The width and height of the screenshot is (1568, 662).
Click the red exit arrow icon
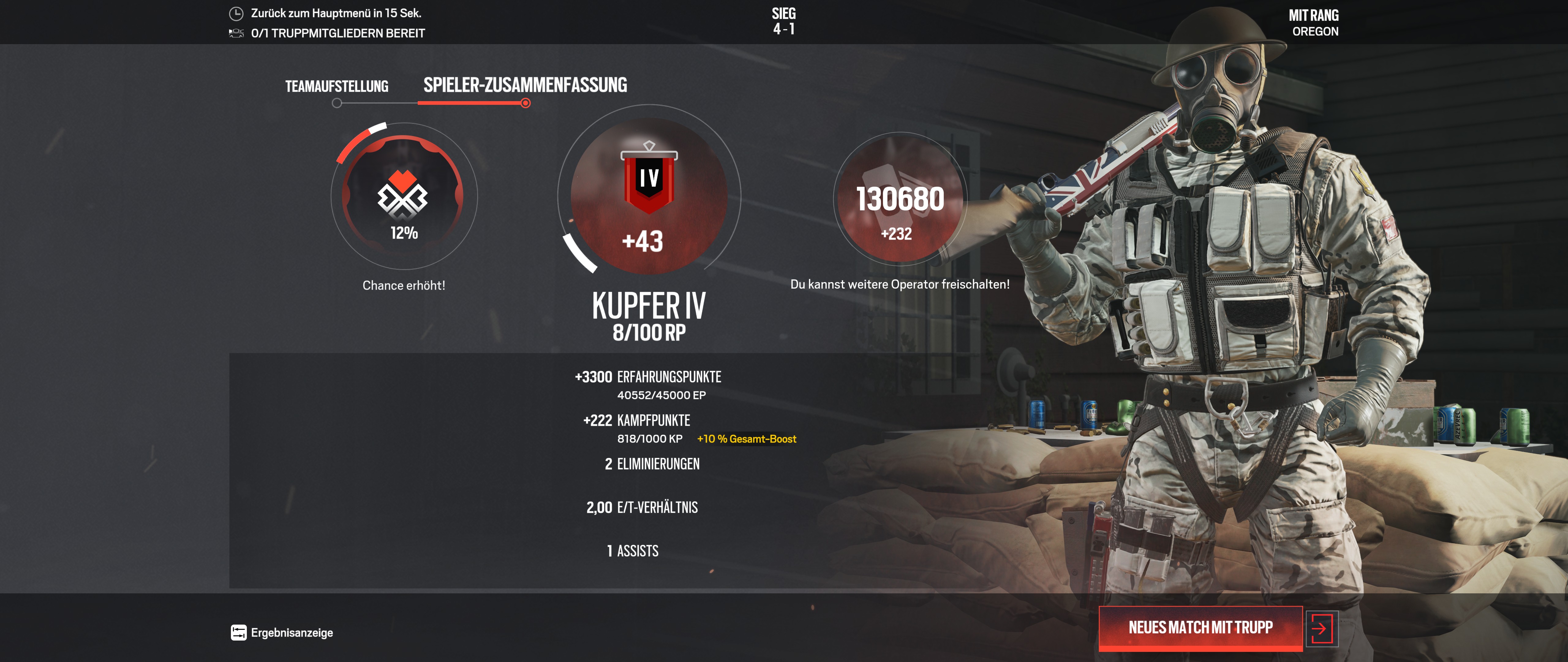[1321, 628]
